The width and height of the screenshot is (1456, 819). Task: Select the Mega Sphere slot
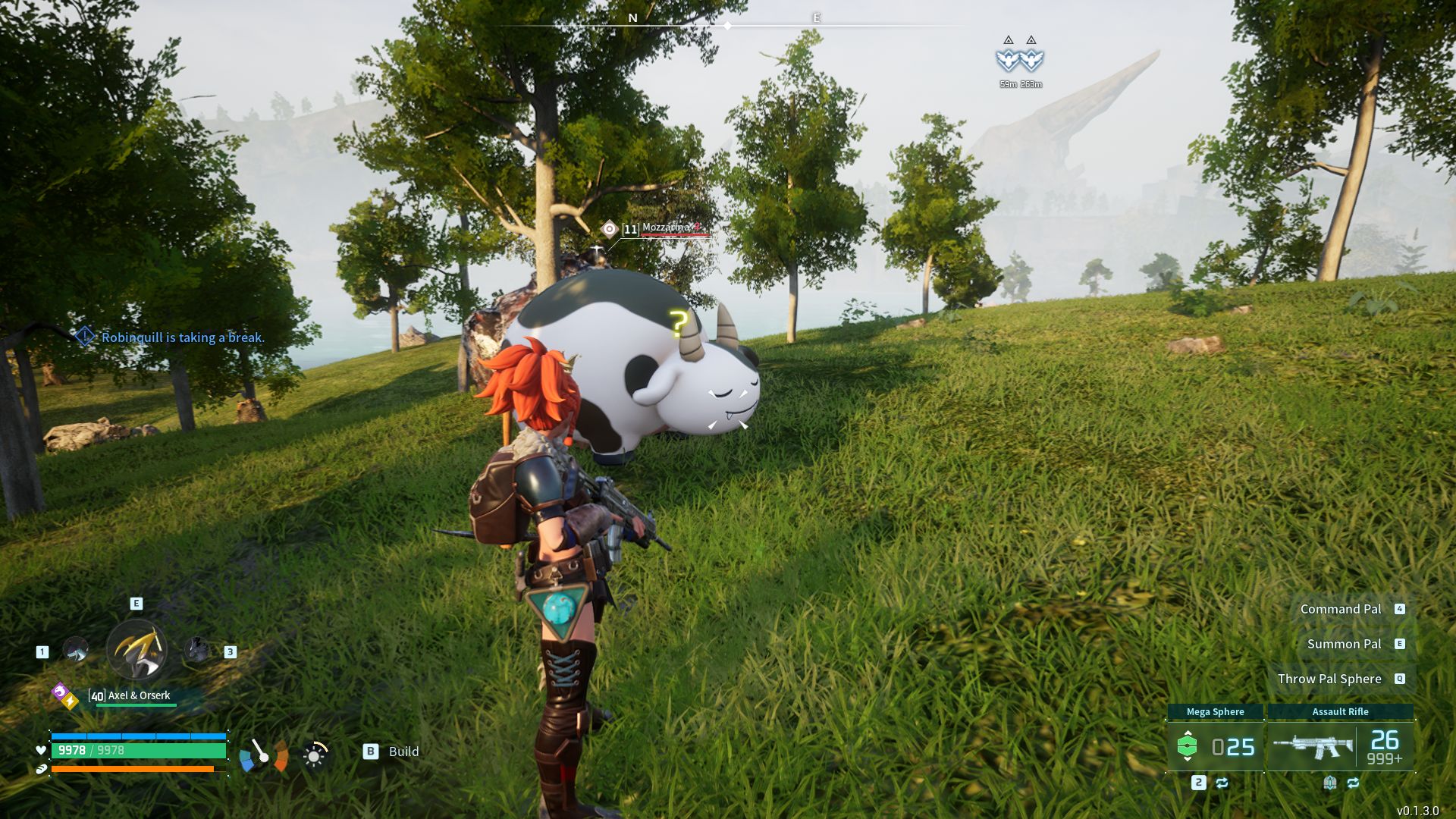tap(1215, 746)
